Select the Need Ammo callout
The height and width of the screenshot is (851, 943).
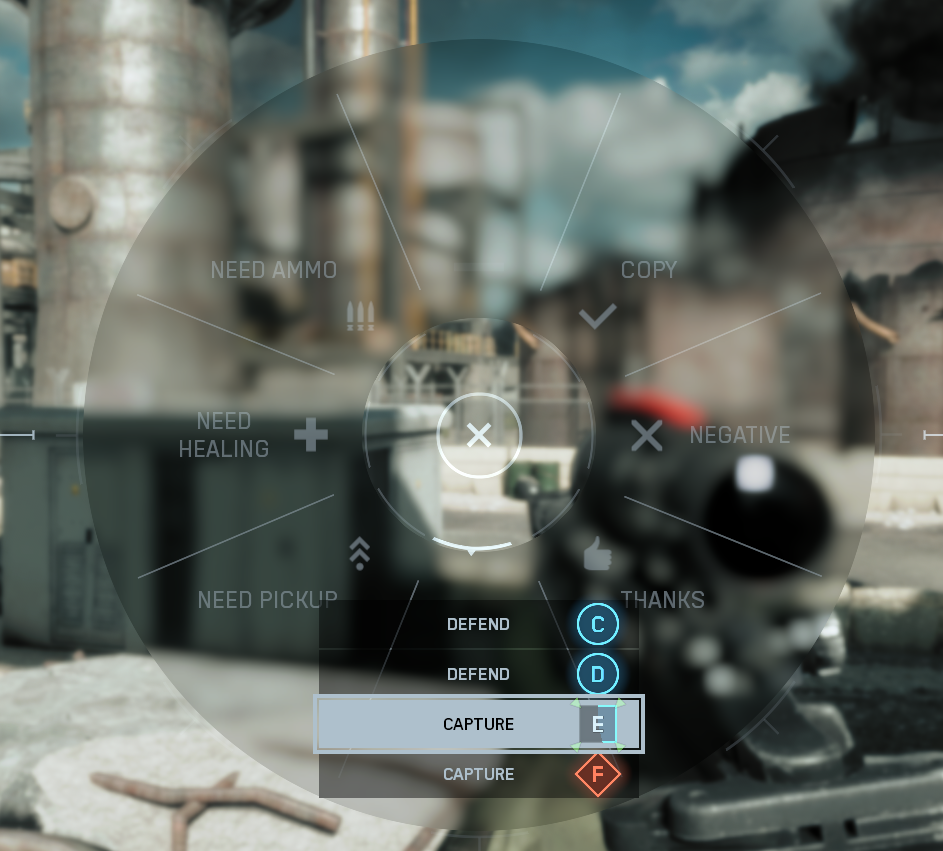274,270
